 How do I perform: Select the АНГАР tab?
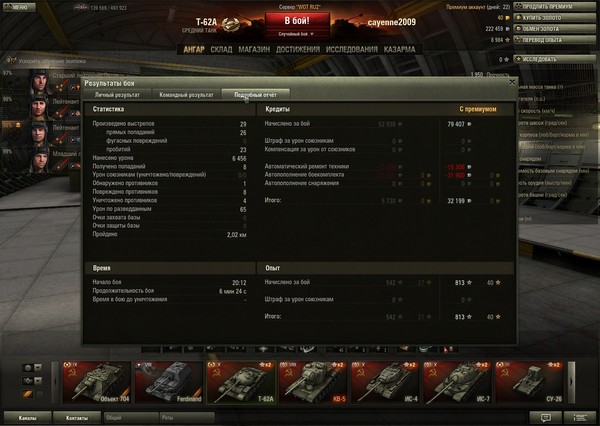[193, 48]
